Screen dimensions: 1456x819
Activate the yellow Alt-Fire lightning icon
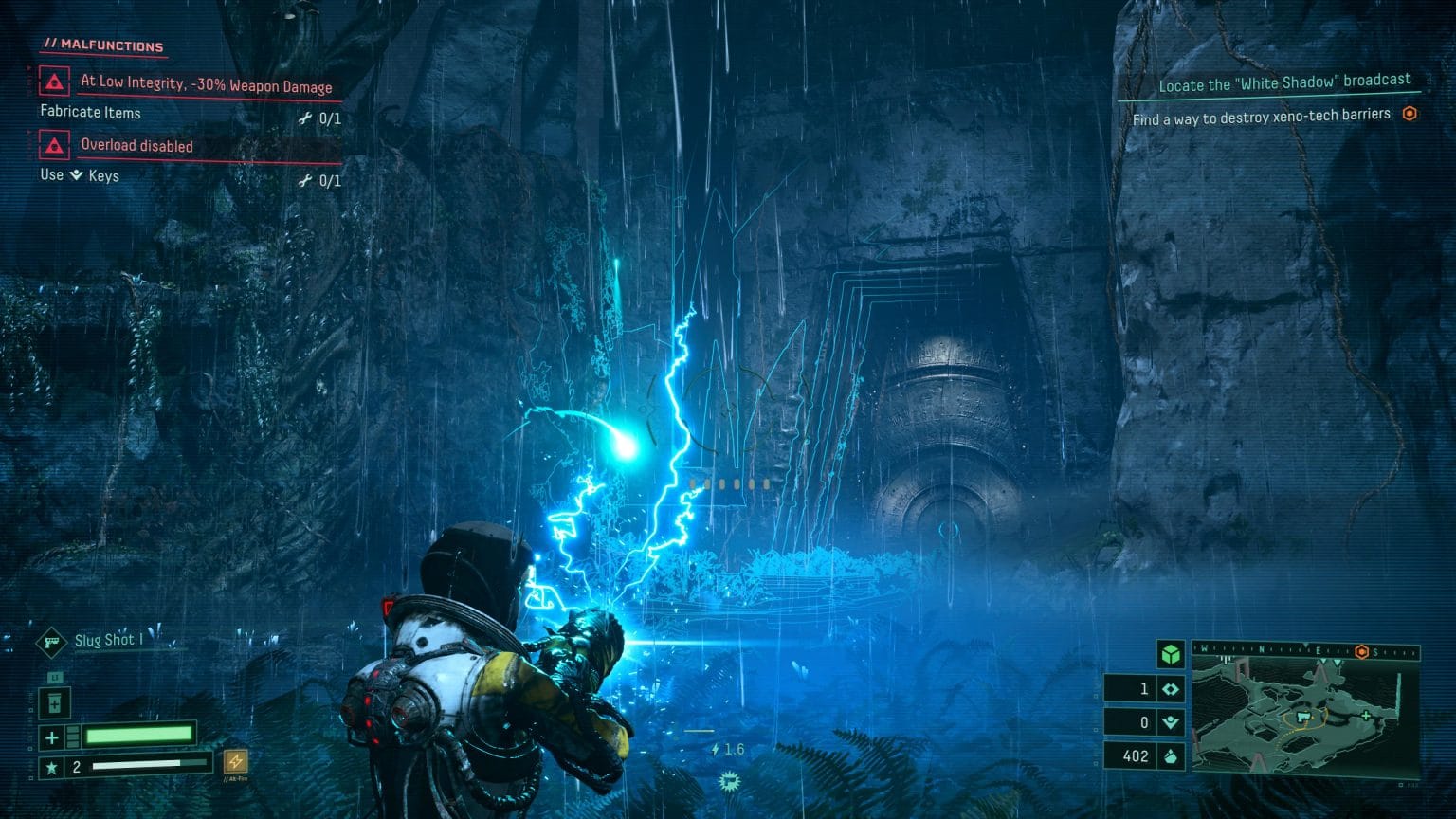tap(235, 761)
